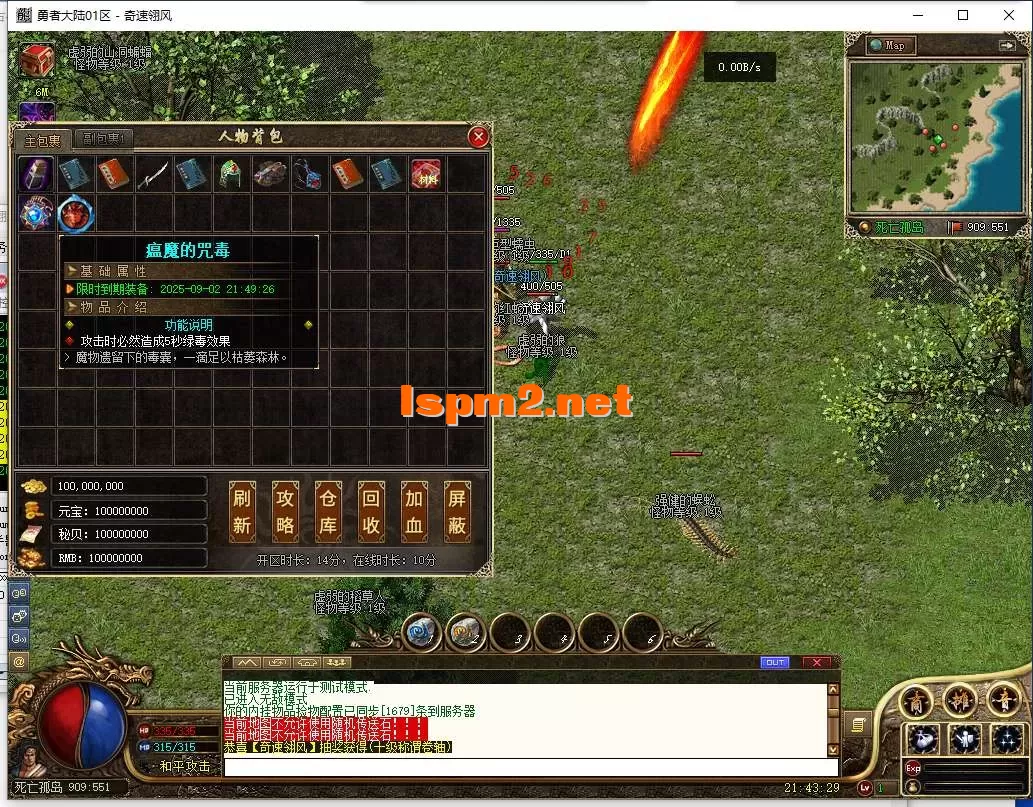
Task: Select the green helmet item slot
Action: 231,174
